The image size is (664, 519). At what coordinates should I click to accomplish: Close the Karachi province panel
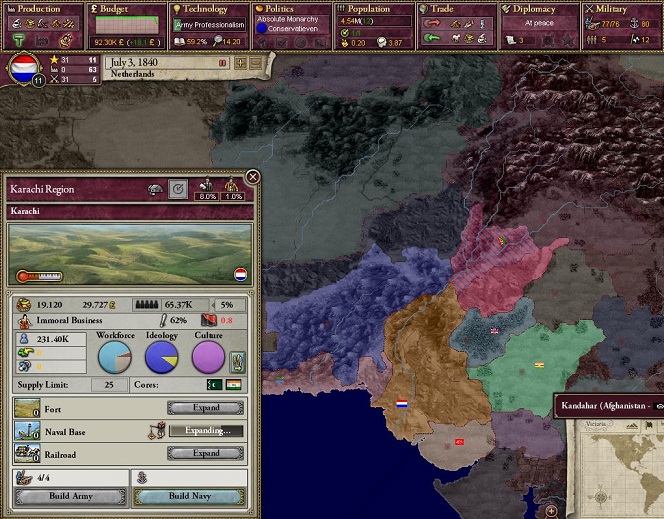point(253,177)
